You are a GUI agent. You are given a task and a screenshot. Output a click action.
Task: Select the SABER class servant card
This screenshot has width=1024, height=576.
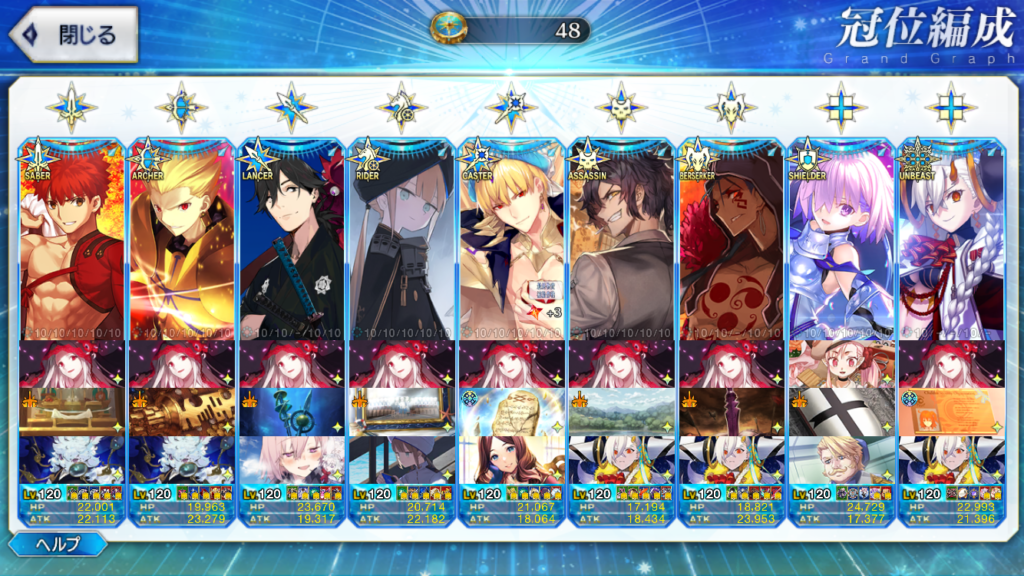click(x=72, y=240)
